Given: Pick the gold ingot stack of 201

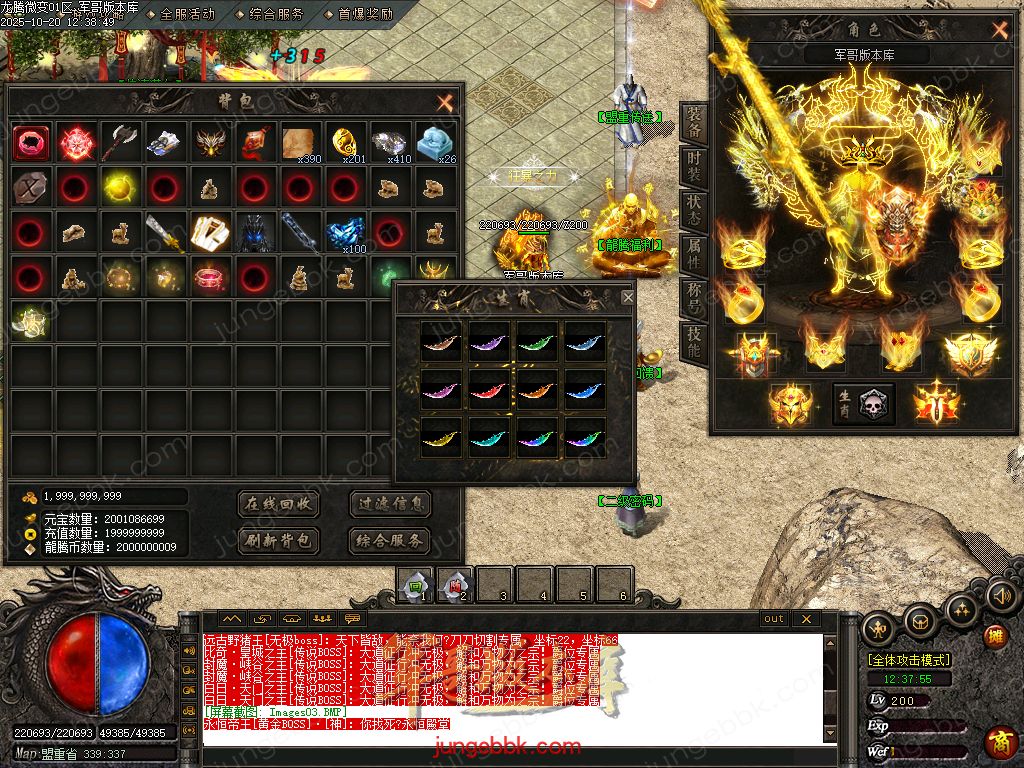Looking at the screenshot, I should click(x=346, y=143).
